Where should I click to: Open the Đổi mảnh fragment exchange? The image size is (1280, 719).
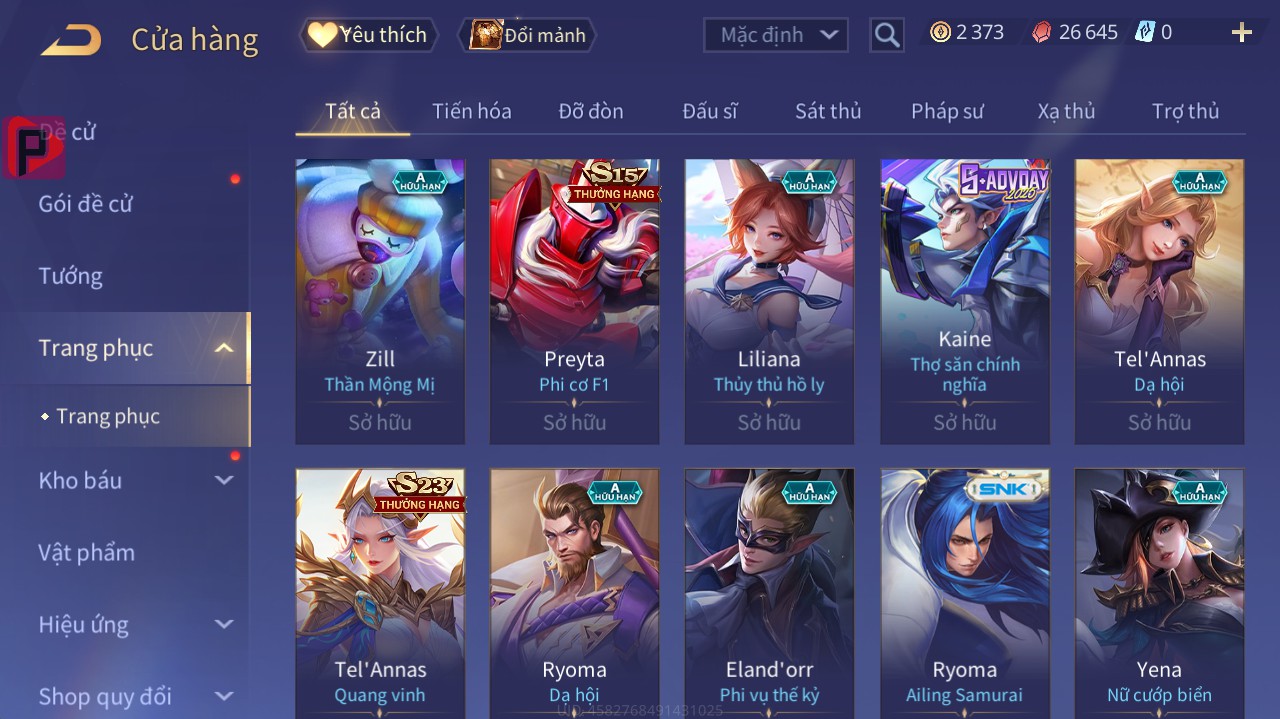(x=528, y=35)
